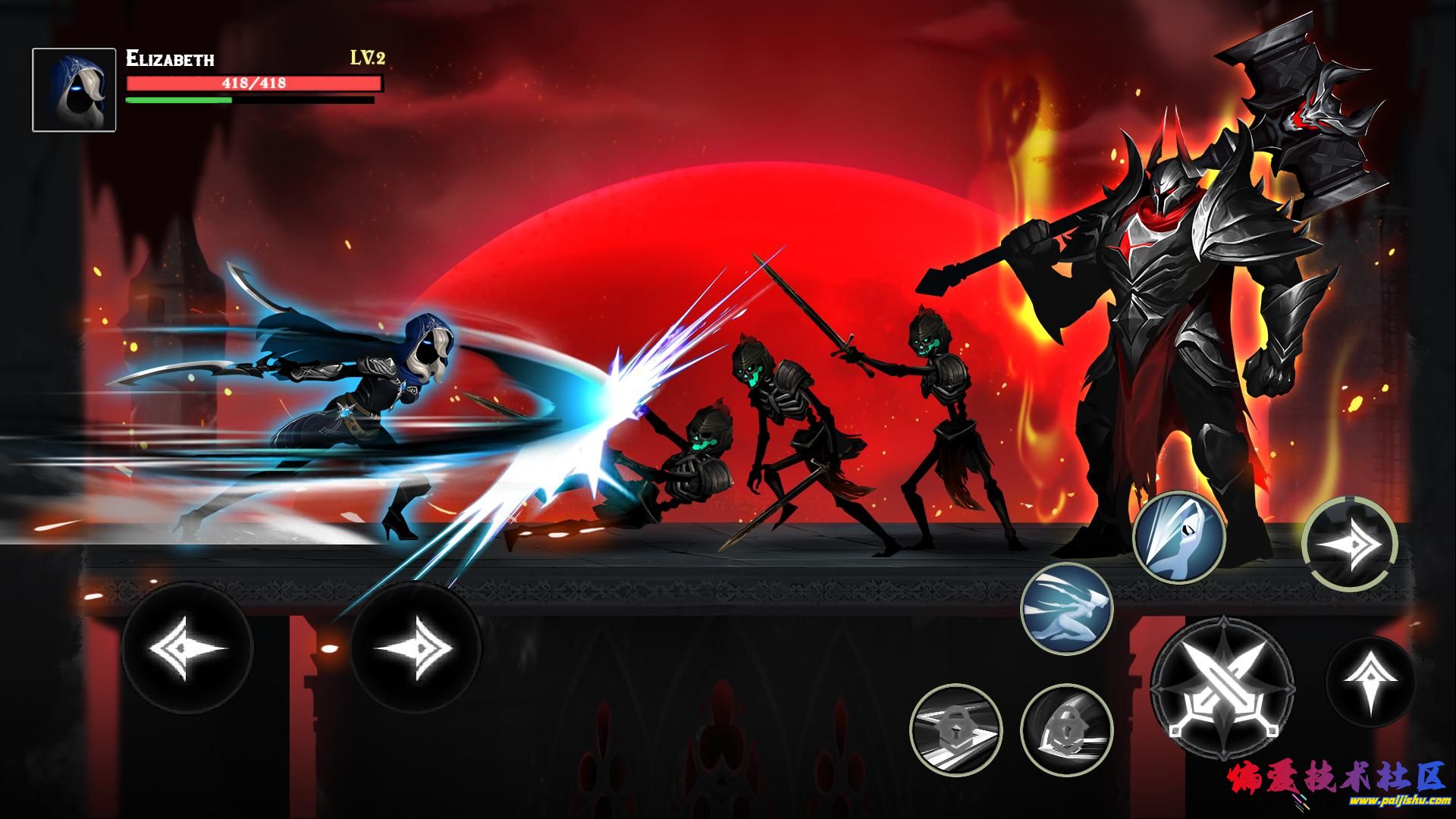Use the sprinting figure skill
The height and width of the screenshot is (819, 1456).
click(x=1066, y=611)
